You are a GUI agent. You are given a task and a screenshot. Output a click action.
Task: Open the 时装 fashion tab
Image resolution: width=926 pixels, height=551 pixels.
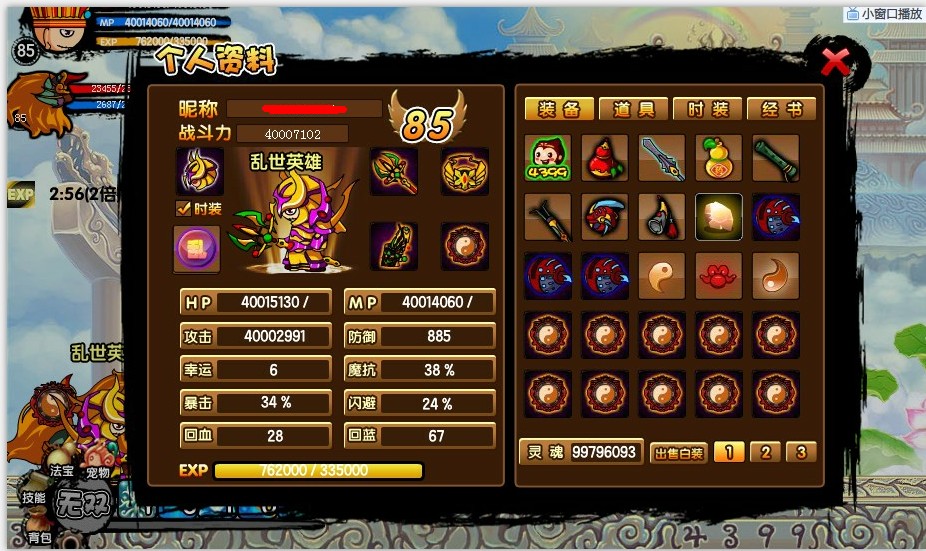point(706,109)
